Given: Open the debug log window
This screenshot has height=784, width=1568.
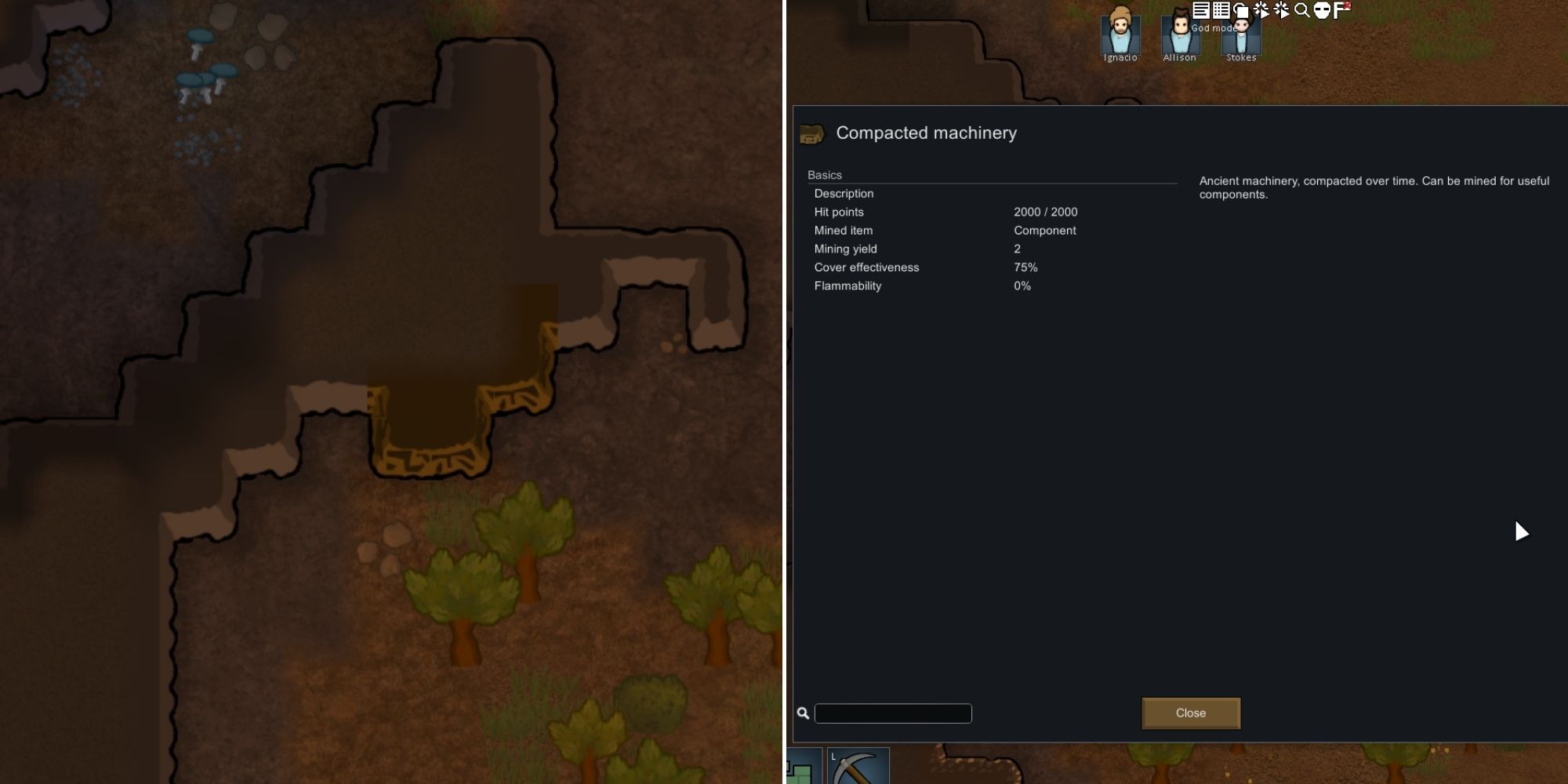Looking at the screenshot, I should 1202,10.
